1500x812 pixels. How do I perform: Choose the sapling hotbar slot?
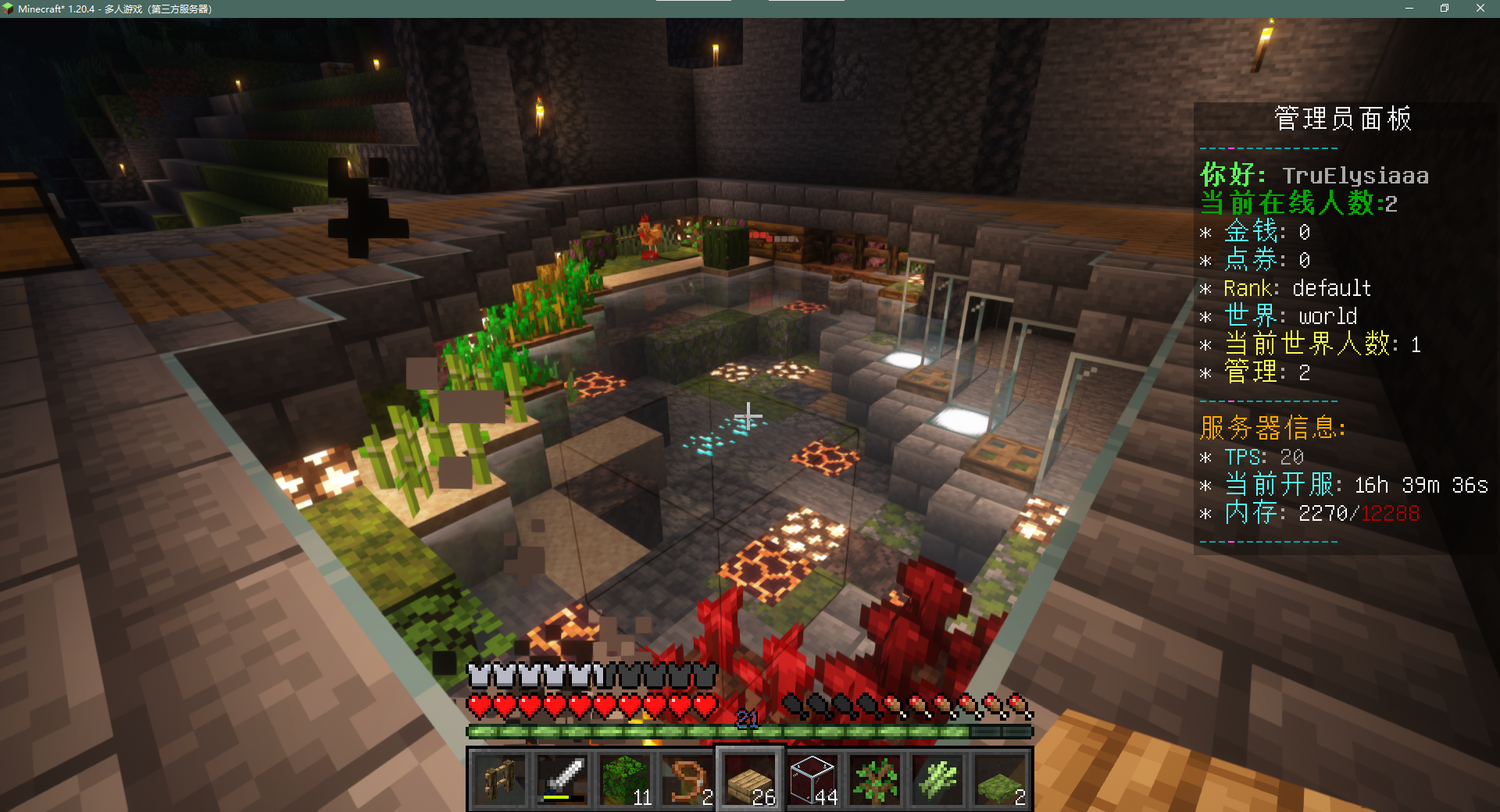[x=875, y=780]
